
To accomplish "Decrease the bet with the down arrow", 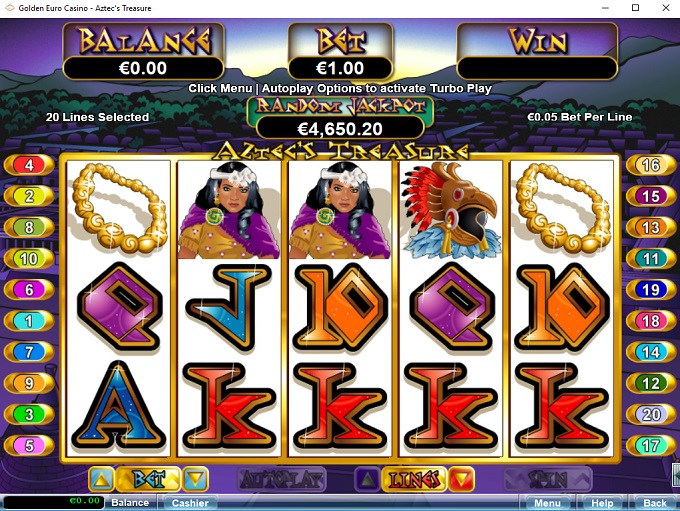I will (x=196, y=480).
